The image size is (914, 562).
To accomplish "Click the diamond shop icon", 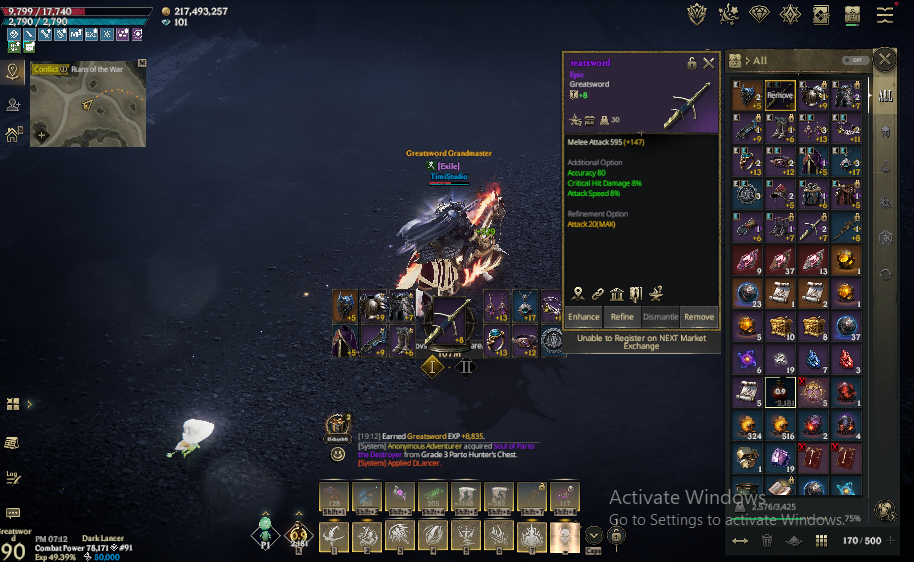I will click(x=760, y=14).
